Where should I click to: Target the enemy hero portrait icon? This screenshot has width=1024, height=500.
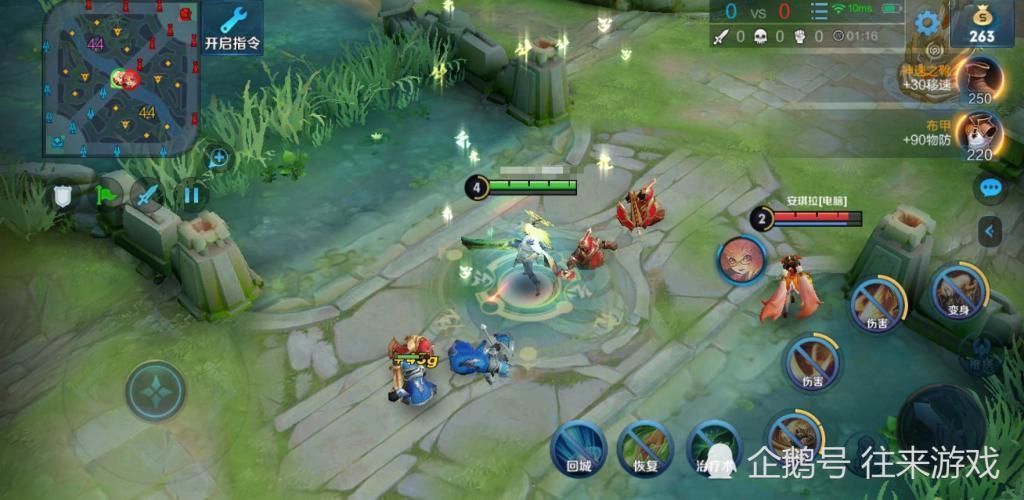coord(741,260)
